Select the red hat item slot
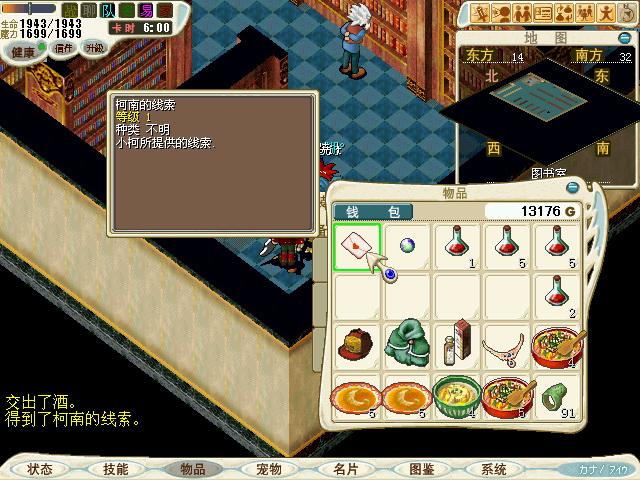640x480 pixels. (x=356, y=346)
